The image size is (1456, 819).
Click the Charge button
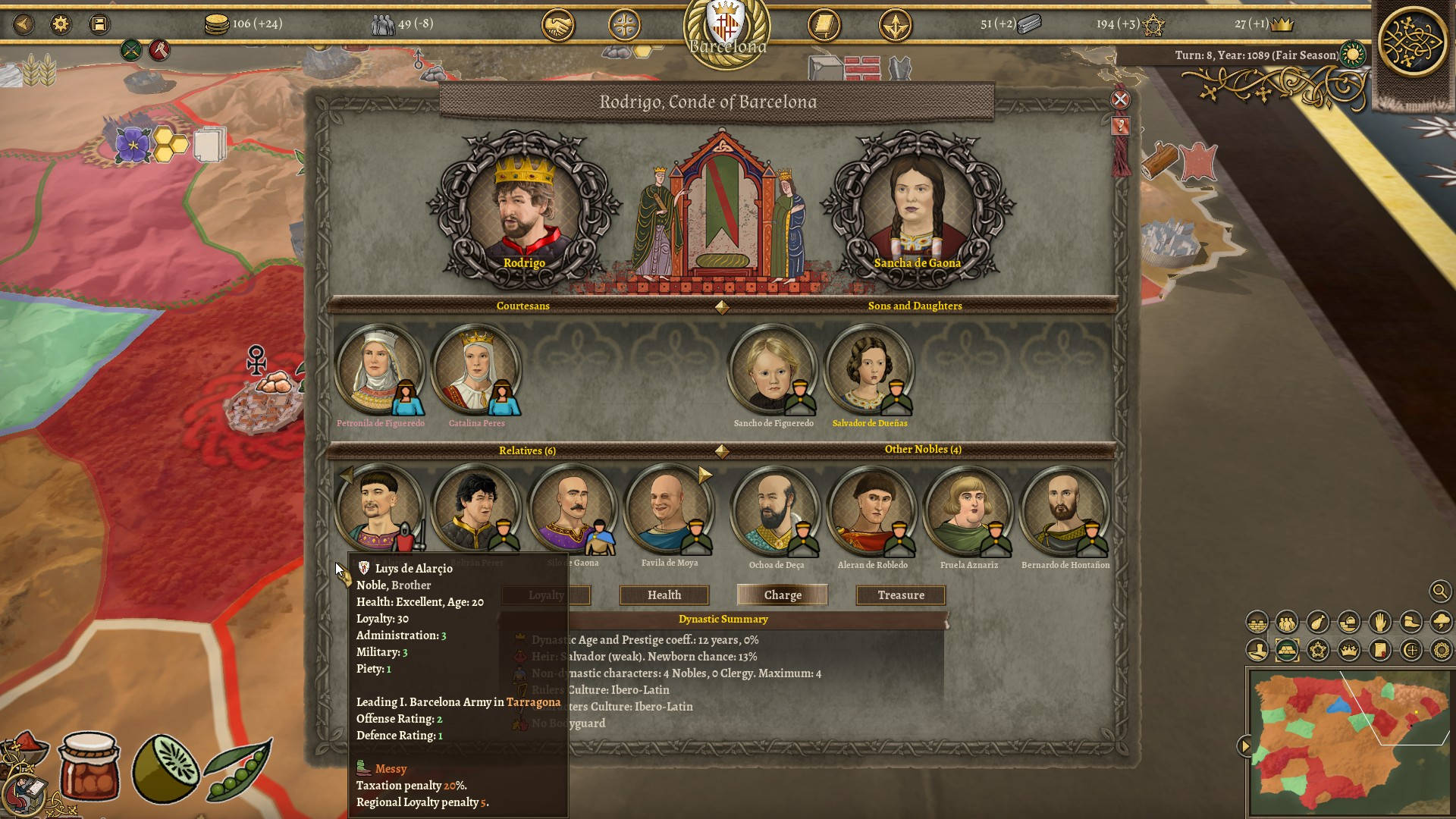[x=782, y=595]
